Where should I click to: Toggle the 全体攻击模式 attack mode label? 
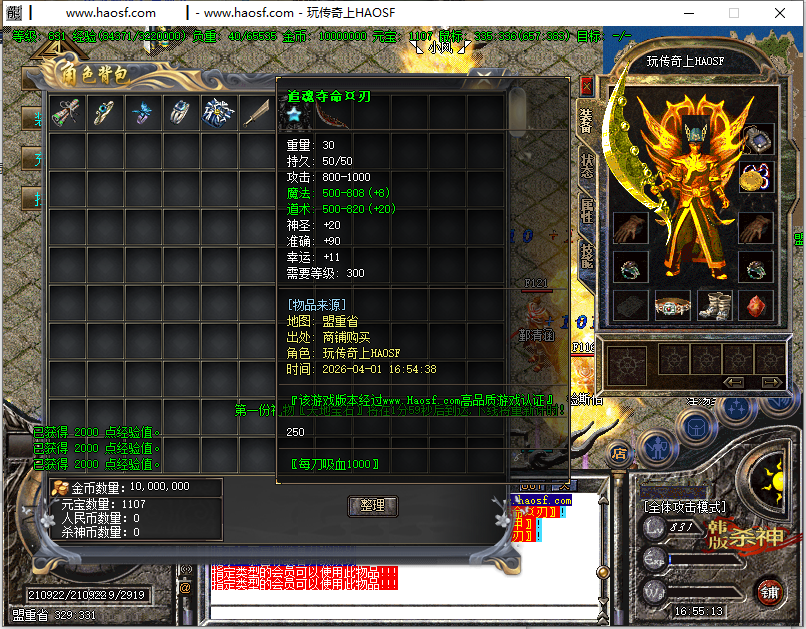tap(684, 507)
